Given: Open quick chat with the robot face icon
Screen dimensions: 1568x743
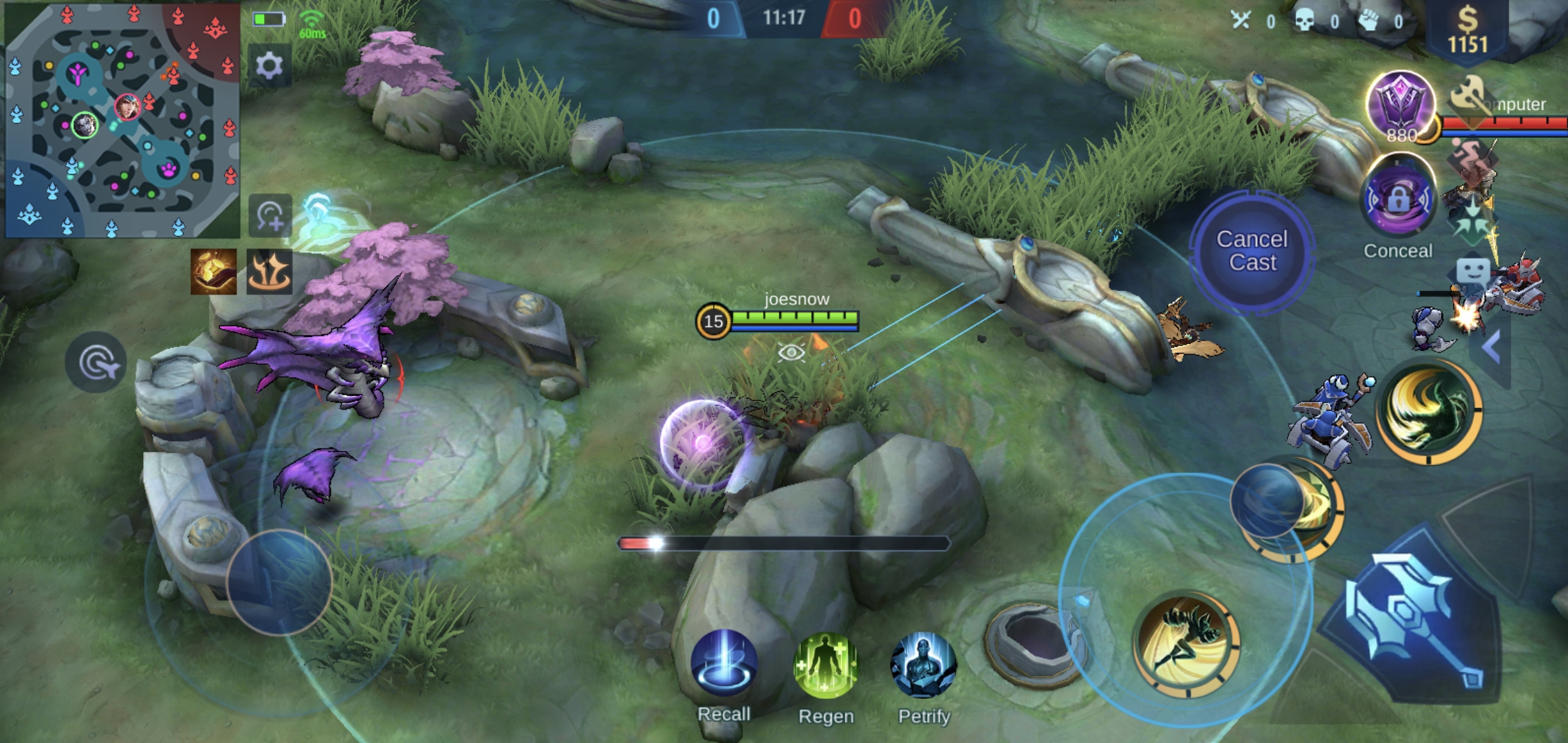Looking at the screenshot, I should pos(1472,272).
